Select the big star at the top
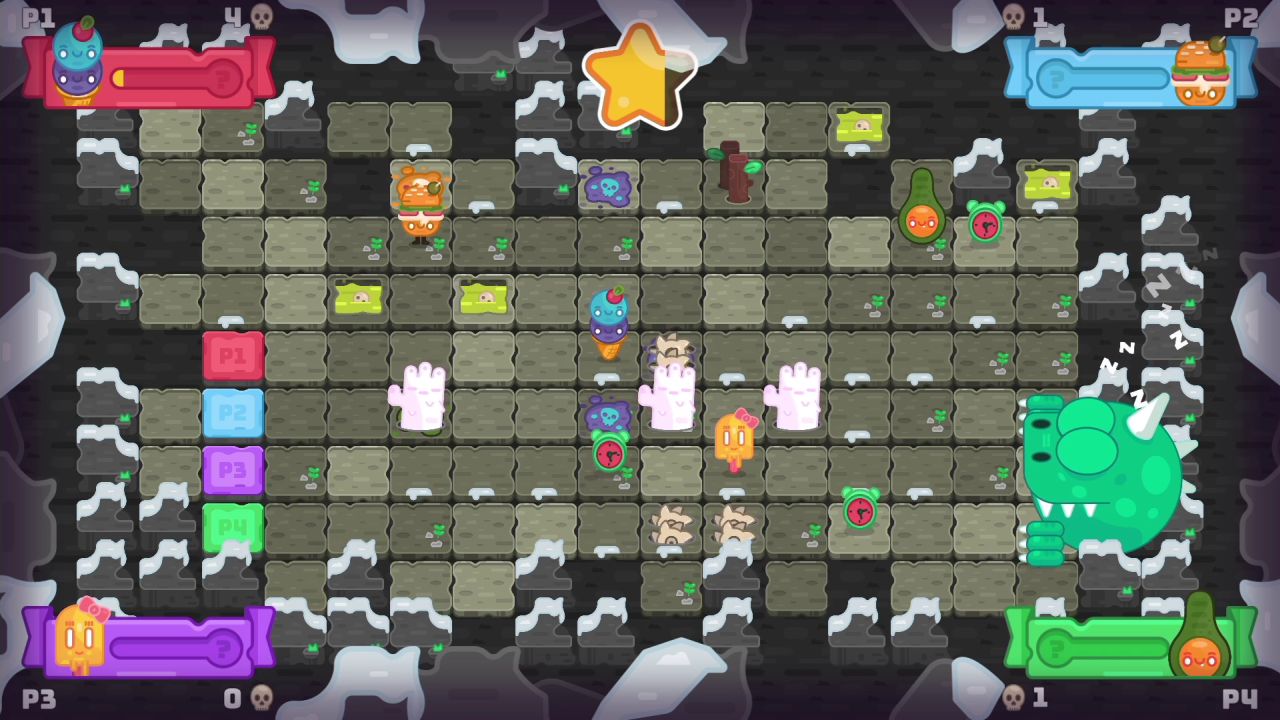 [x=638, y=75]
